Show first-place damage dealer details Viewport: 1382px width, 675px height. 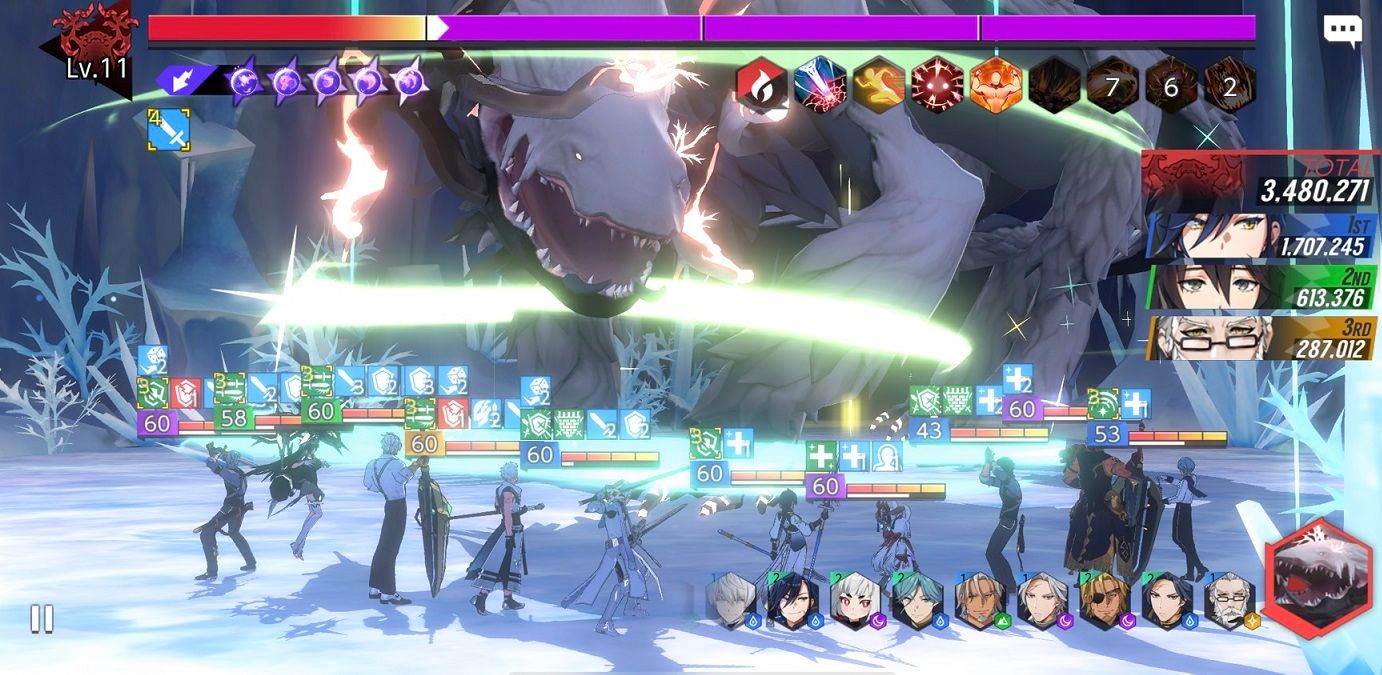(x=1261, y=235)
